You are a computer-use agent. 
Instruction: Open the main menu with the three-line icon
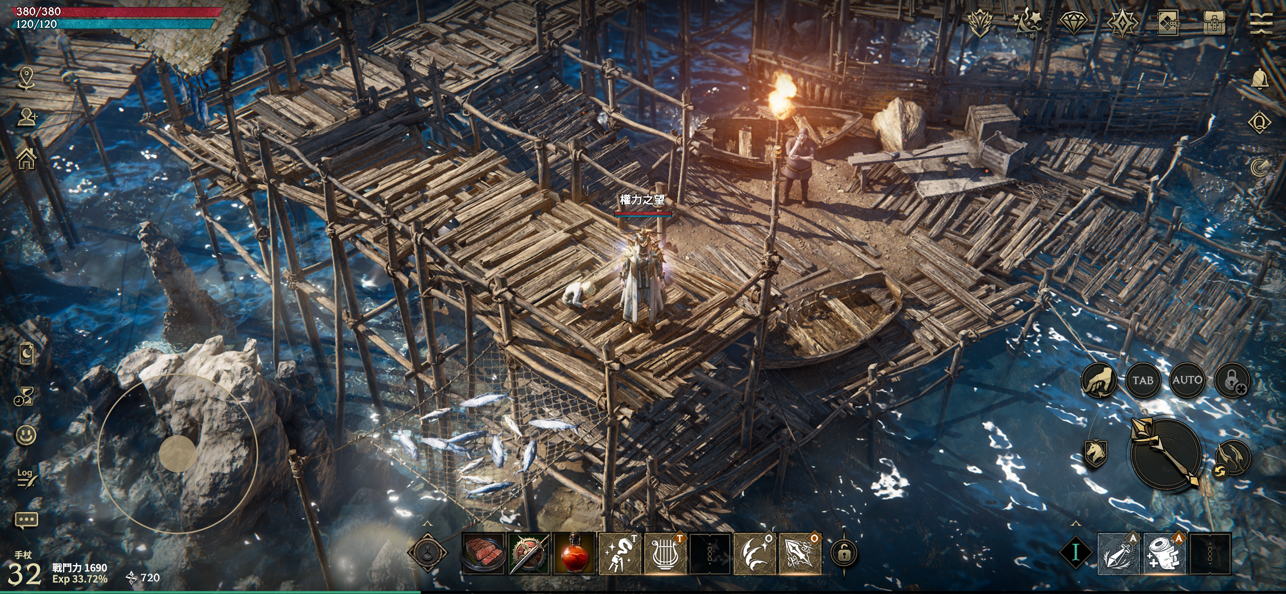pos(1261,24)
